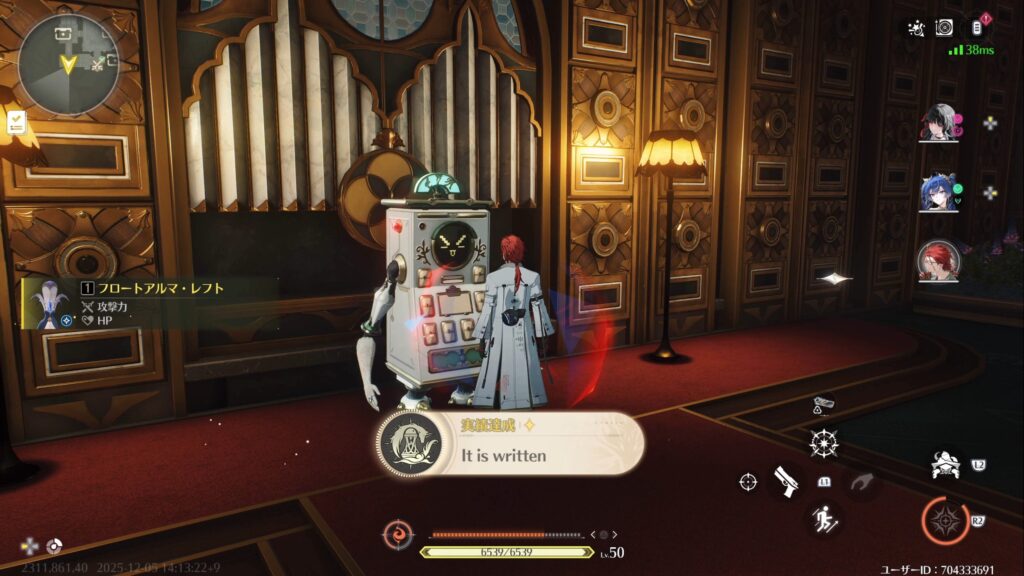Trigger the orange-ringed ultimate skill icon
Image resolution: width=1024 pixels, height=576 pixels.
pyautogui.click(x=943, y=521)
